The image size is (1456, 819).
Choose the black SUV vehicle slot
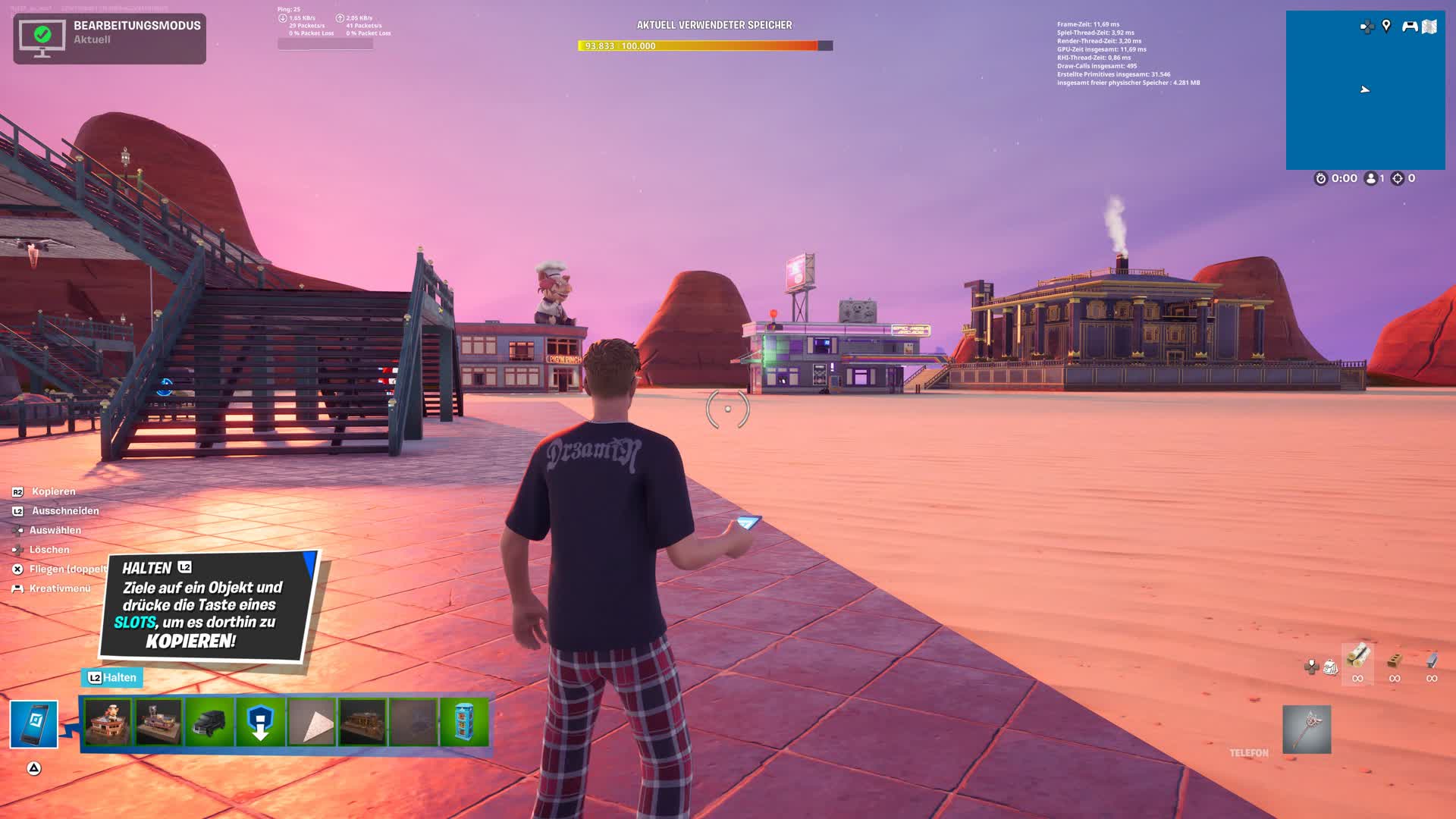[x=209, y=723]
